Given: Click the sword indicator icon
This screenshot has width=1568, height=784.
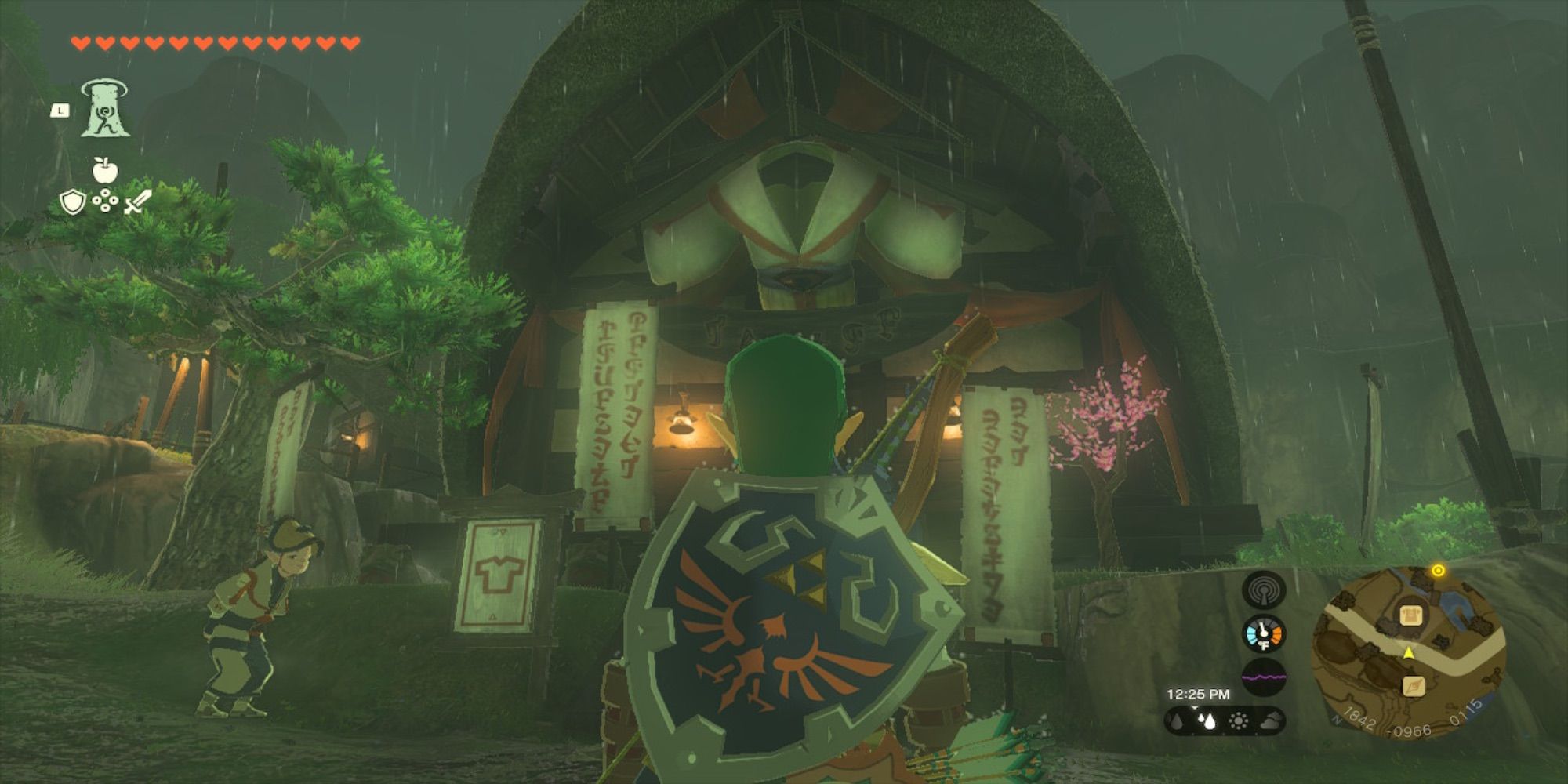Looking at the screenshot, I should [137, 202].
